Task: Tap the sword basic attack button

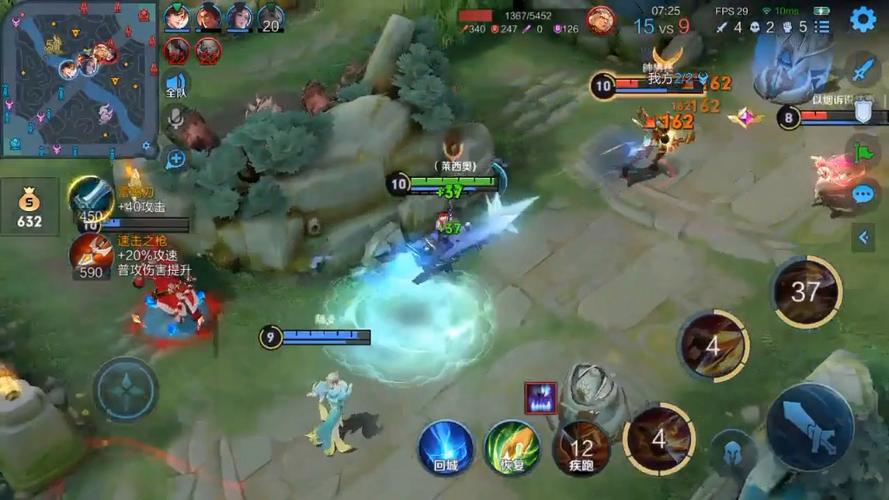Action: (809, 427)
